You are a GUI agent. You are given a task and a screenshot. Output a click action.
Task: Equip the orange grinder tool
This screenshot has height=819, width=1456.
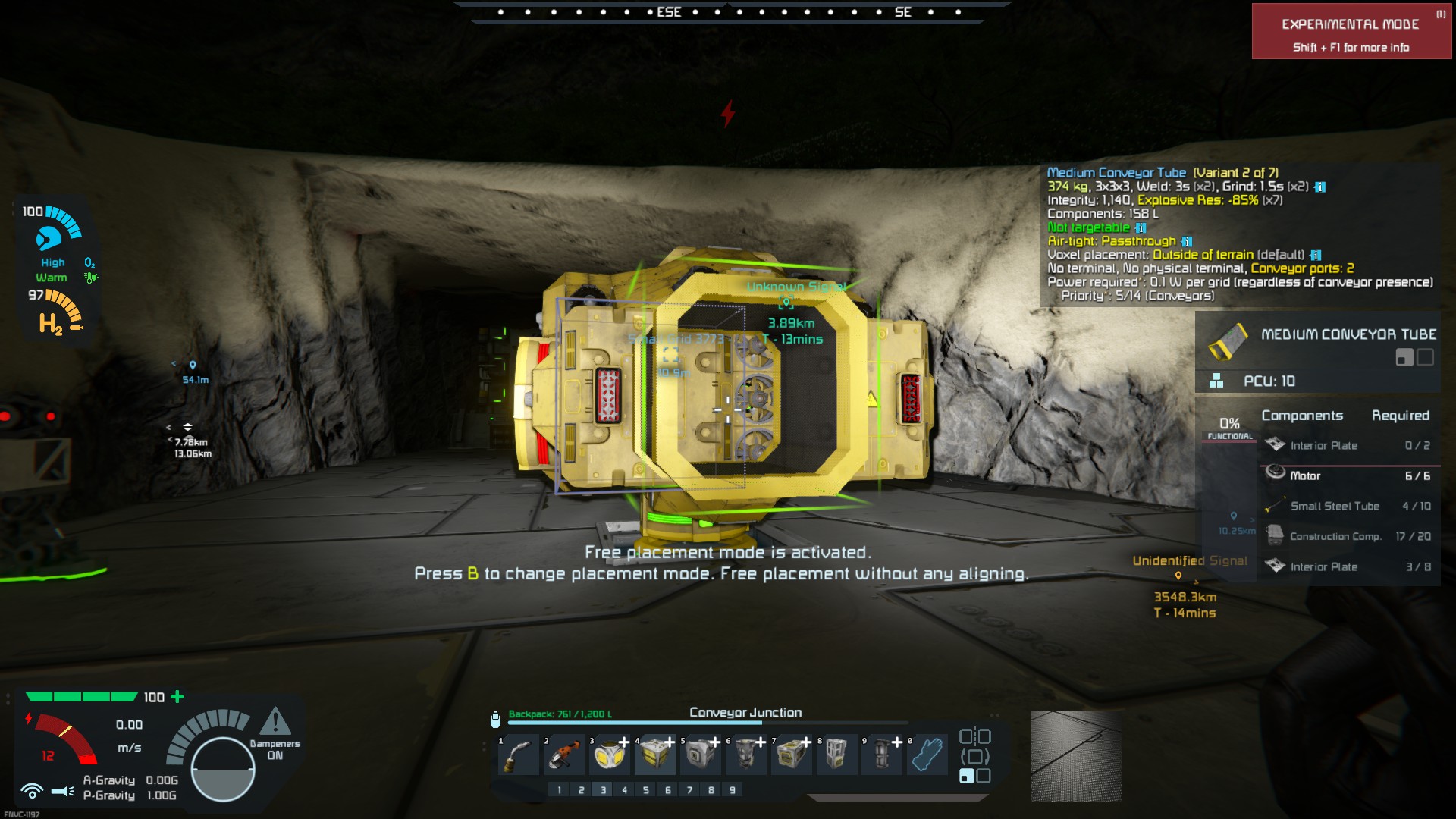coord(564,755)
